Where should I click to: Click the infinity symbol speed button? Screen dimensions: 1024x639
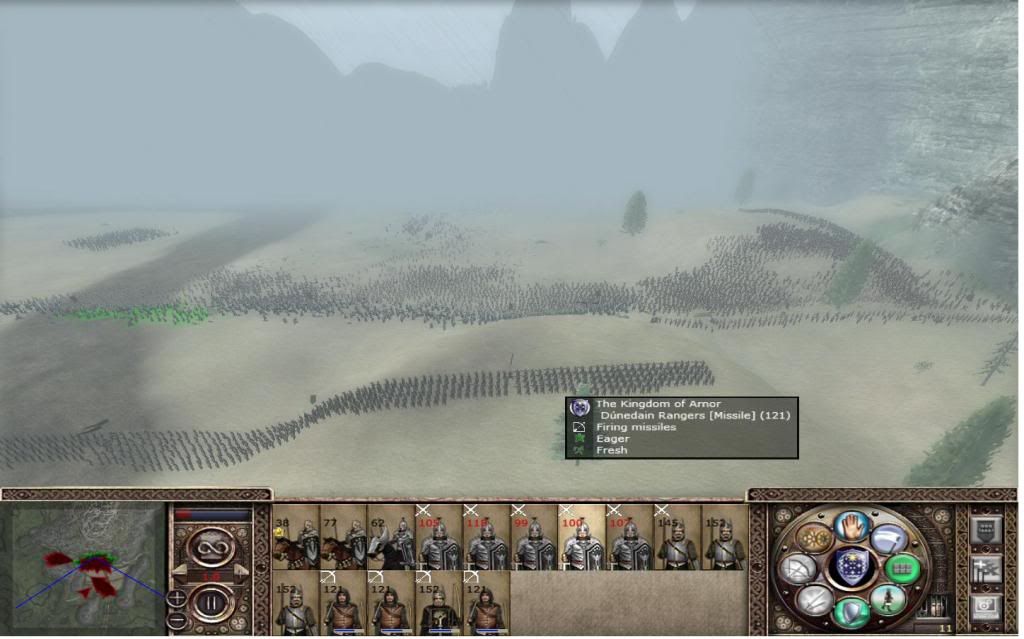pos(212,547)
